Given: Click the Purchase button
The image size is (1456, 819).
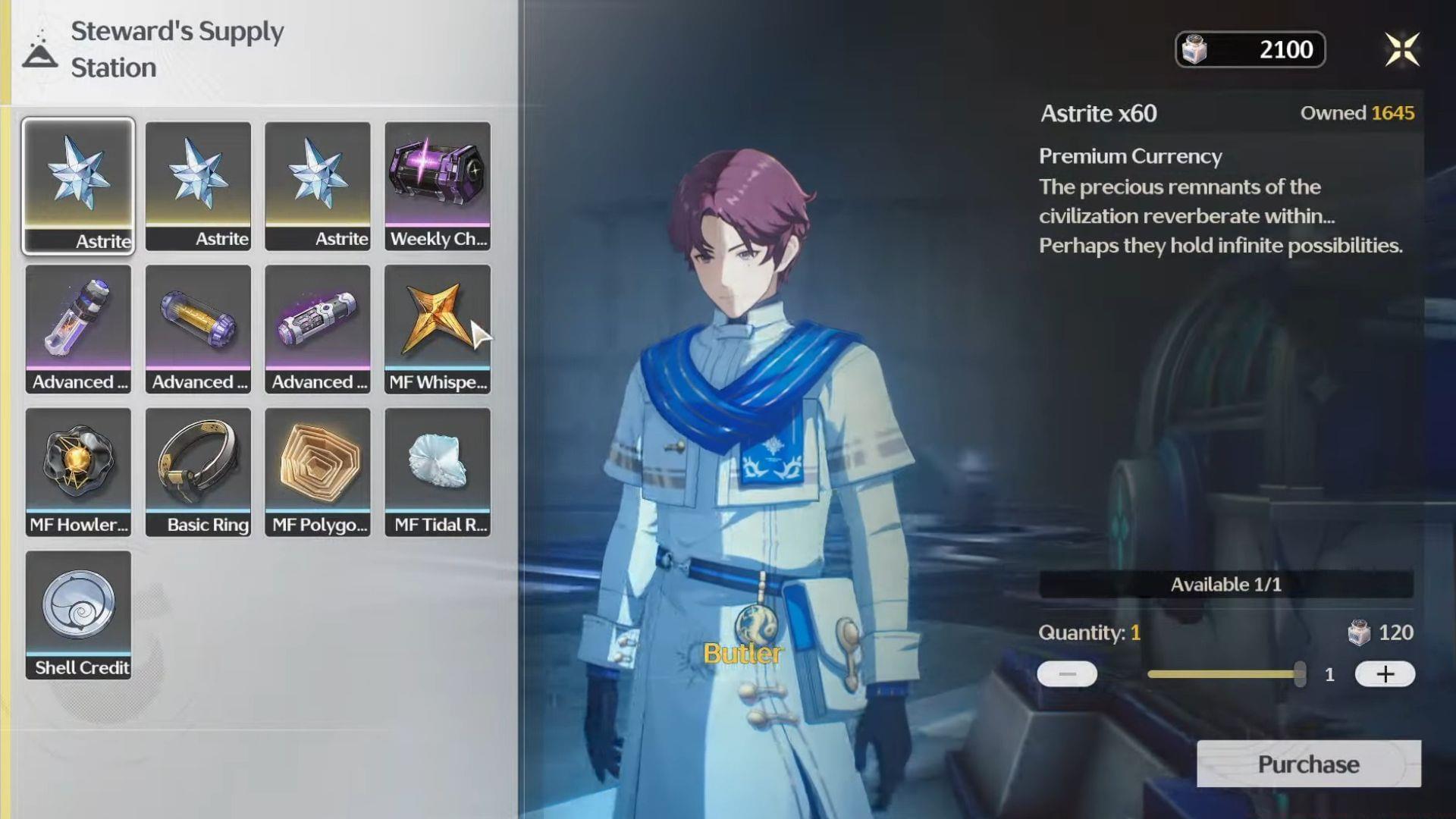Looking at the screenshot, I should click(1308, 764).
